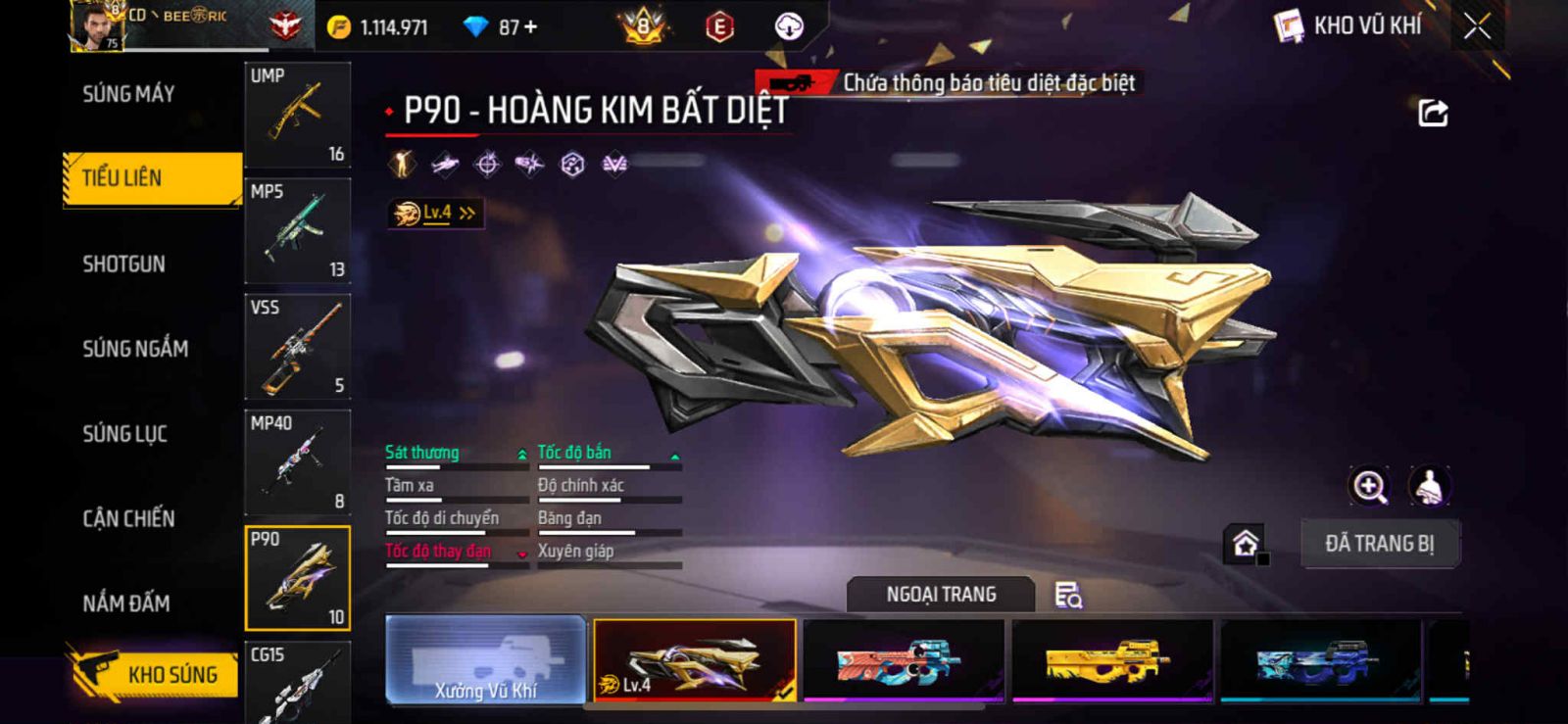This screenshot has height=724, width=1568.
Task: Open the Kho Súng button
Action: 153,674
